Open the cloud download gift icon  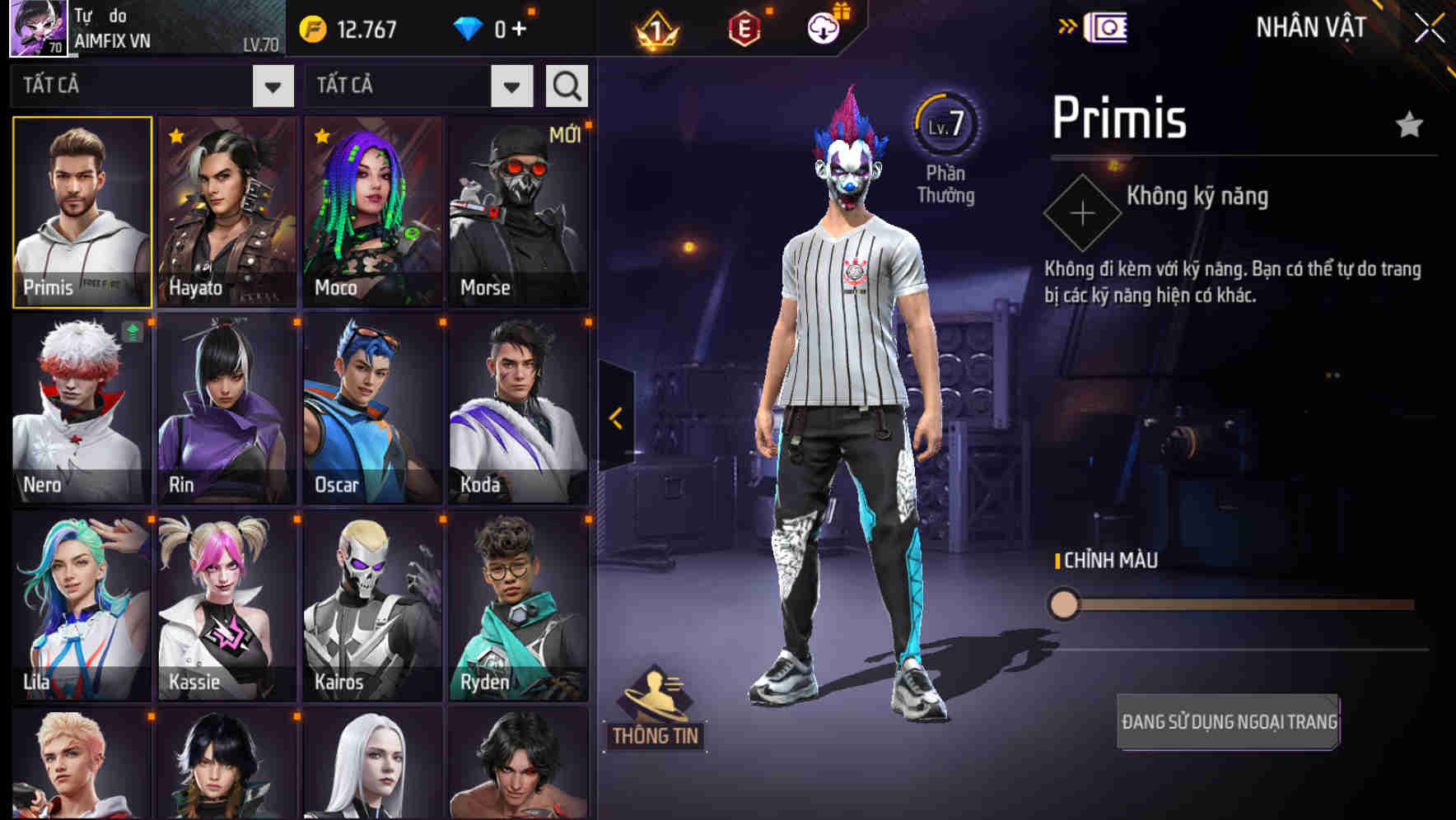point(822,26)
